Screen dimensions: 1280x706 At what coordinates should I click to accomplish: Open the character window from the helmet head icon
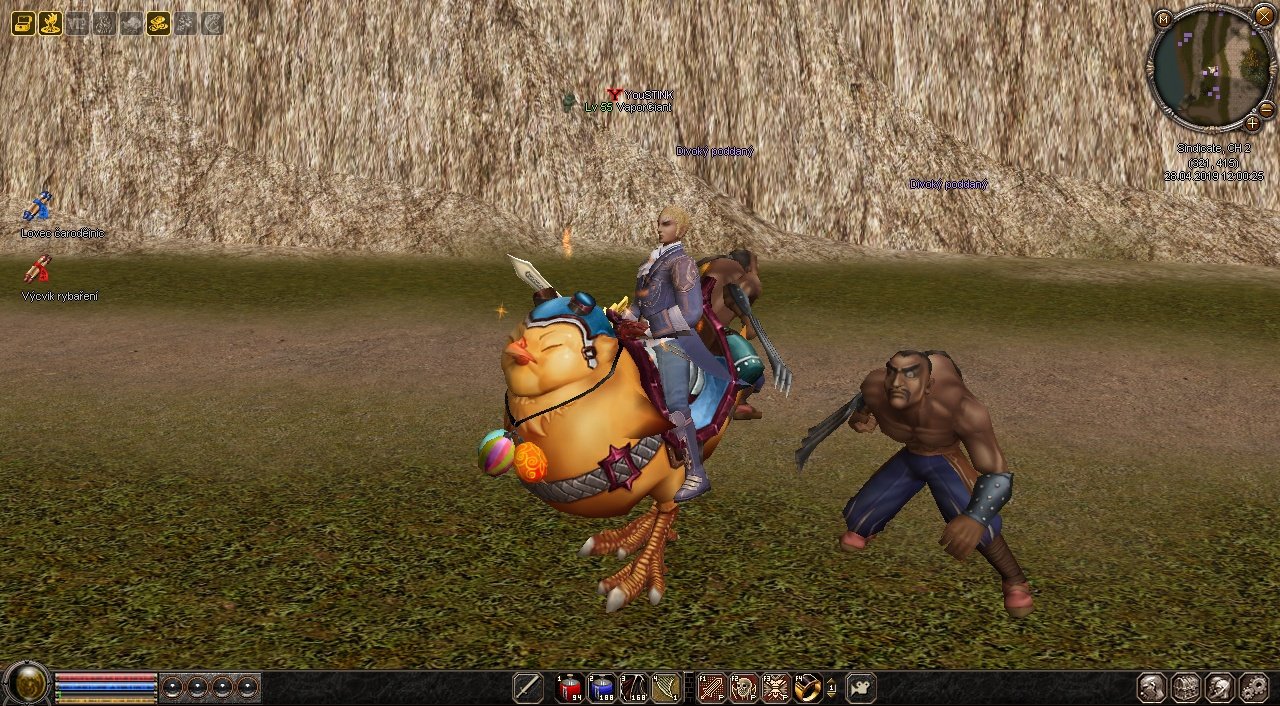[x=1152, y=688]
